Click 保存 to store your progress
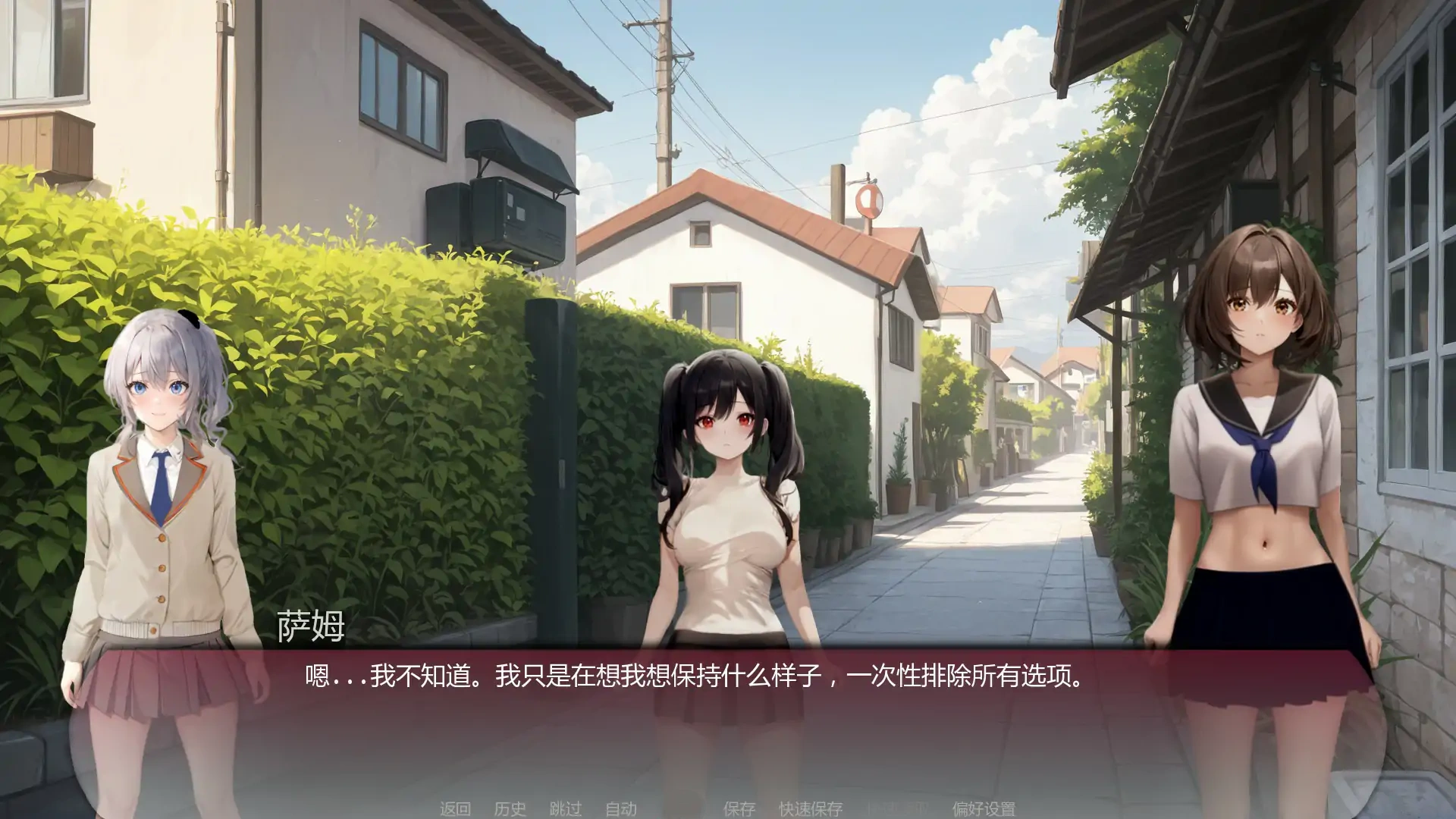Image resolution: width=1456 pixels, height=819 pixels. (x=739, y=808)
